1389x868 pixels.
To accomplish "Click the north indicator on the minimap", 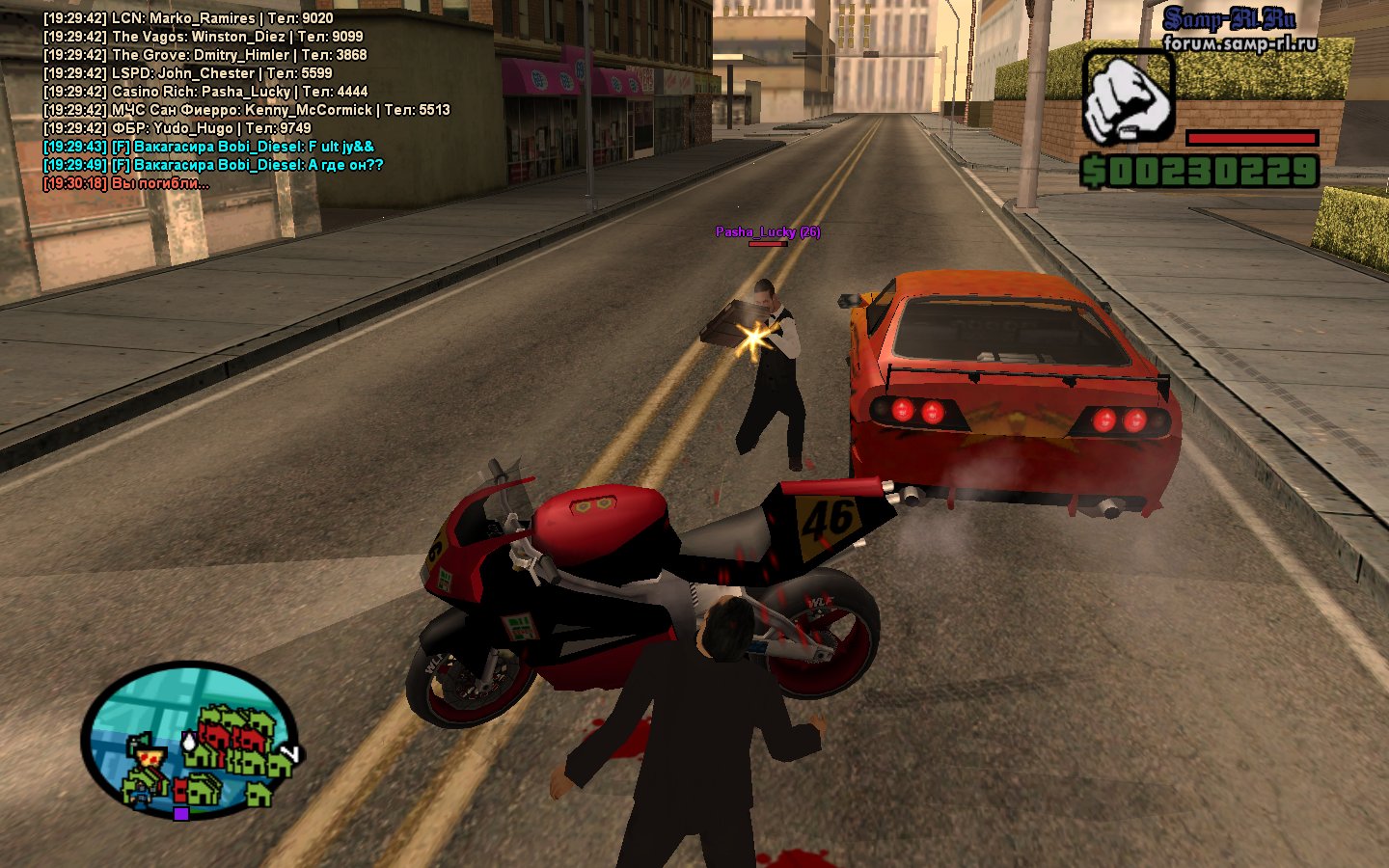I will pos(288,753).
